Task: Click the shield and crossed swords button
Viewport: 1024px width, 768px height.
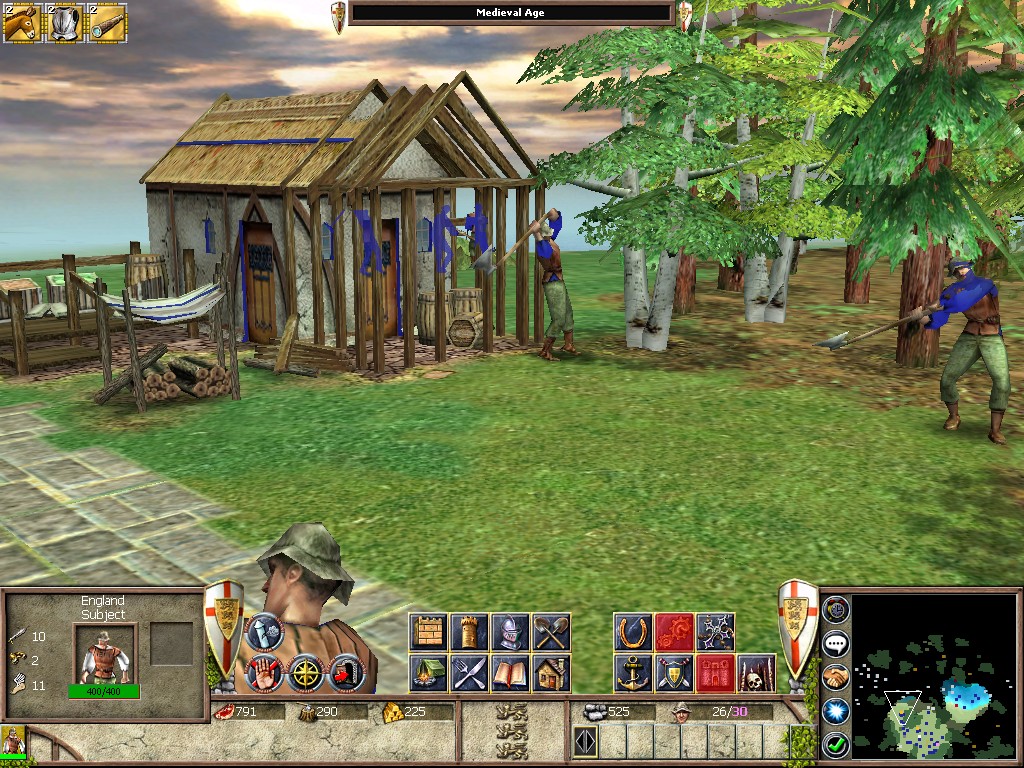Action: click(674, 673)
